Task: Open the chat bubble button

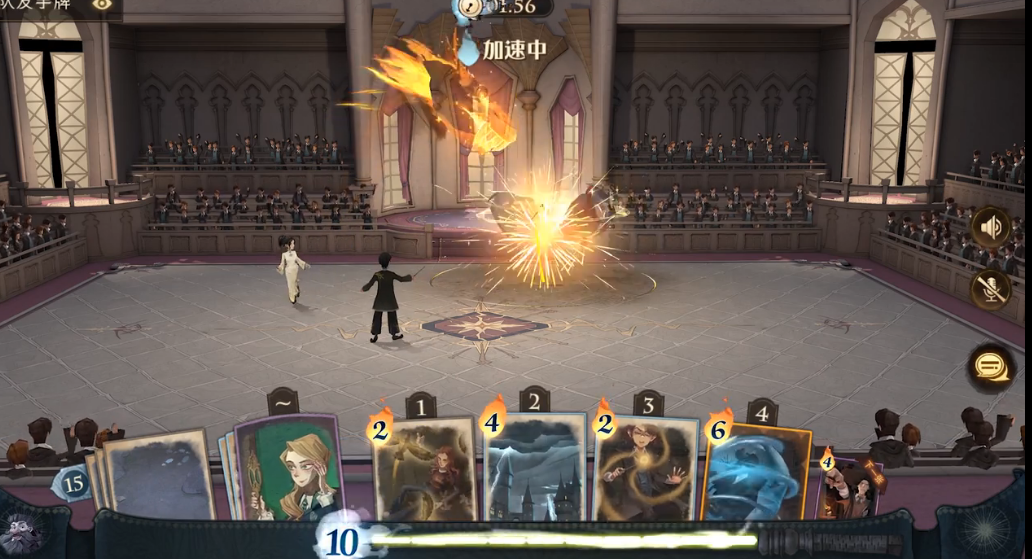Action: [x=990, y=366]
